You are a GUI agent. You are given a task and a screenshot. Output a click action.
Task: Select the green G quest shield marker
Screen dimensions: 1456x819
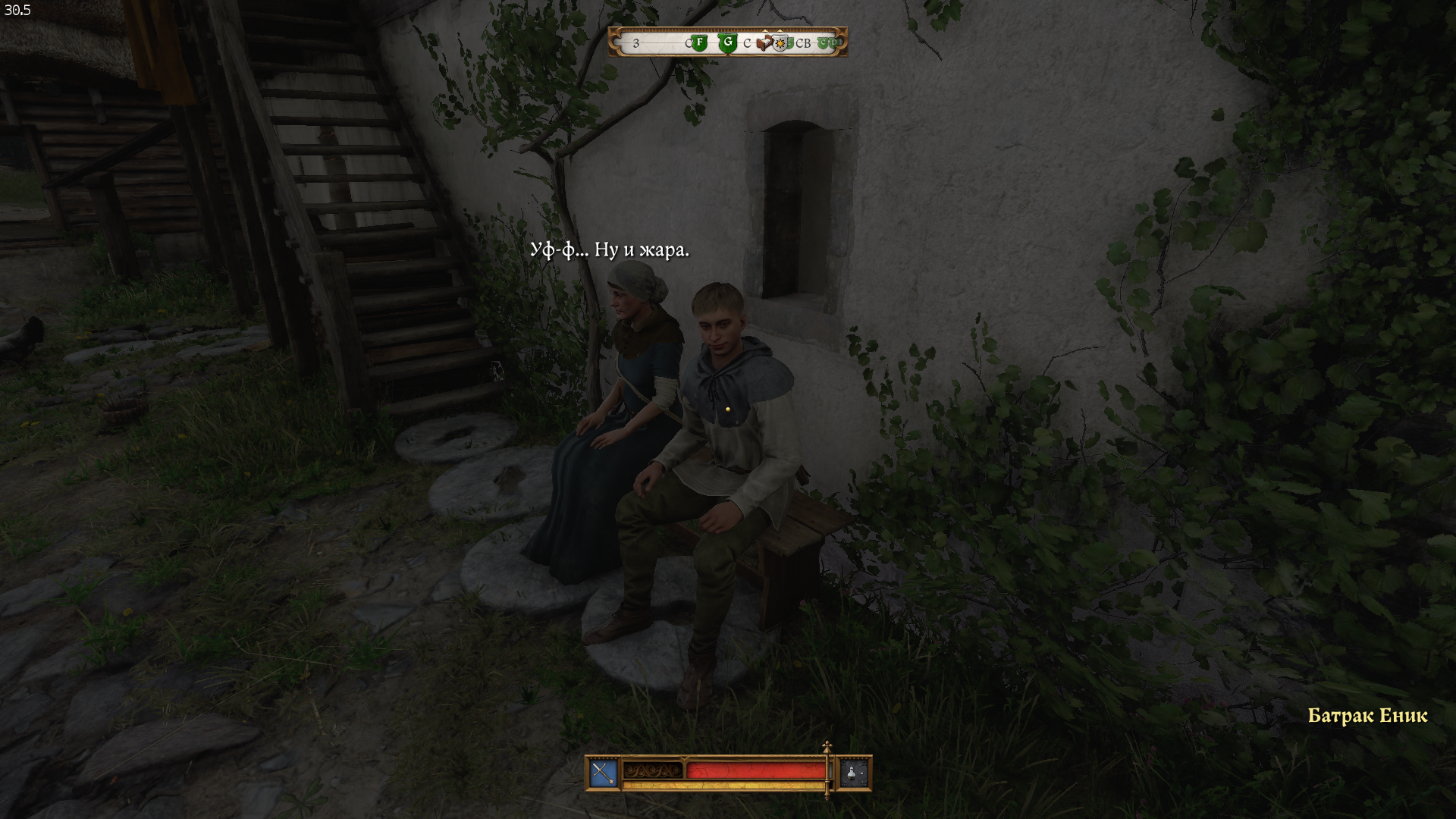tap(727, 42)
